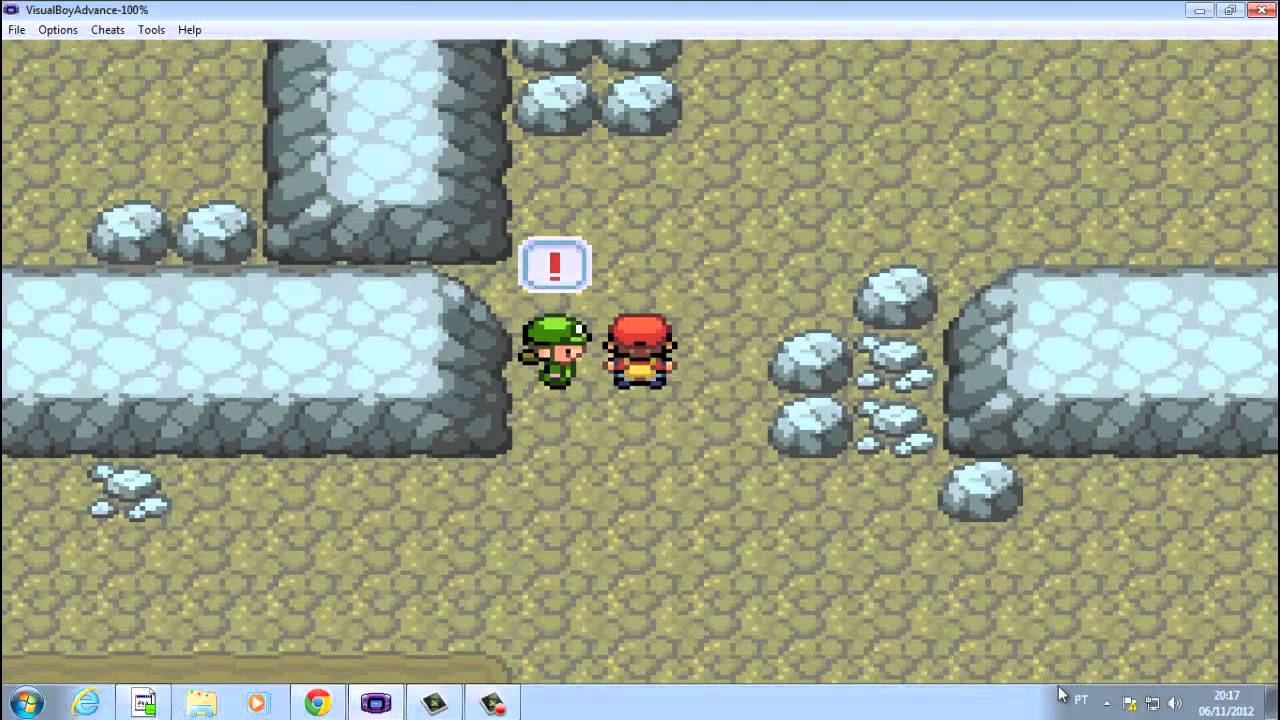Close the VisualBoyAdvance window
Image resolution: width=1280 pixels, height=720 pixels.
pyautogui.click(x=1259, y=10)
